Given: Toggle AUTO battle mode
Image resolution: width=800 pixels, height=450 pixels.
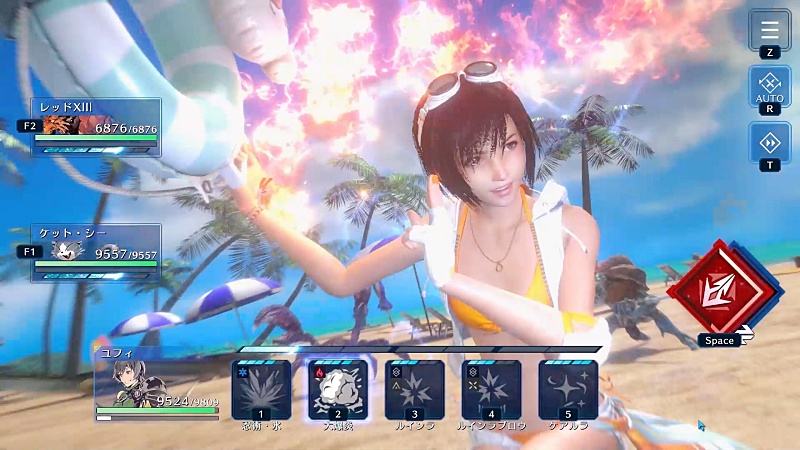Looking at the screenshot, I should click(x=769, y=86).
